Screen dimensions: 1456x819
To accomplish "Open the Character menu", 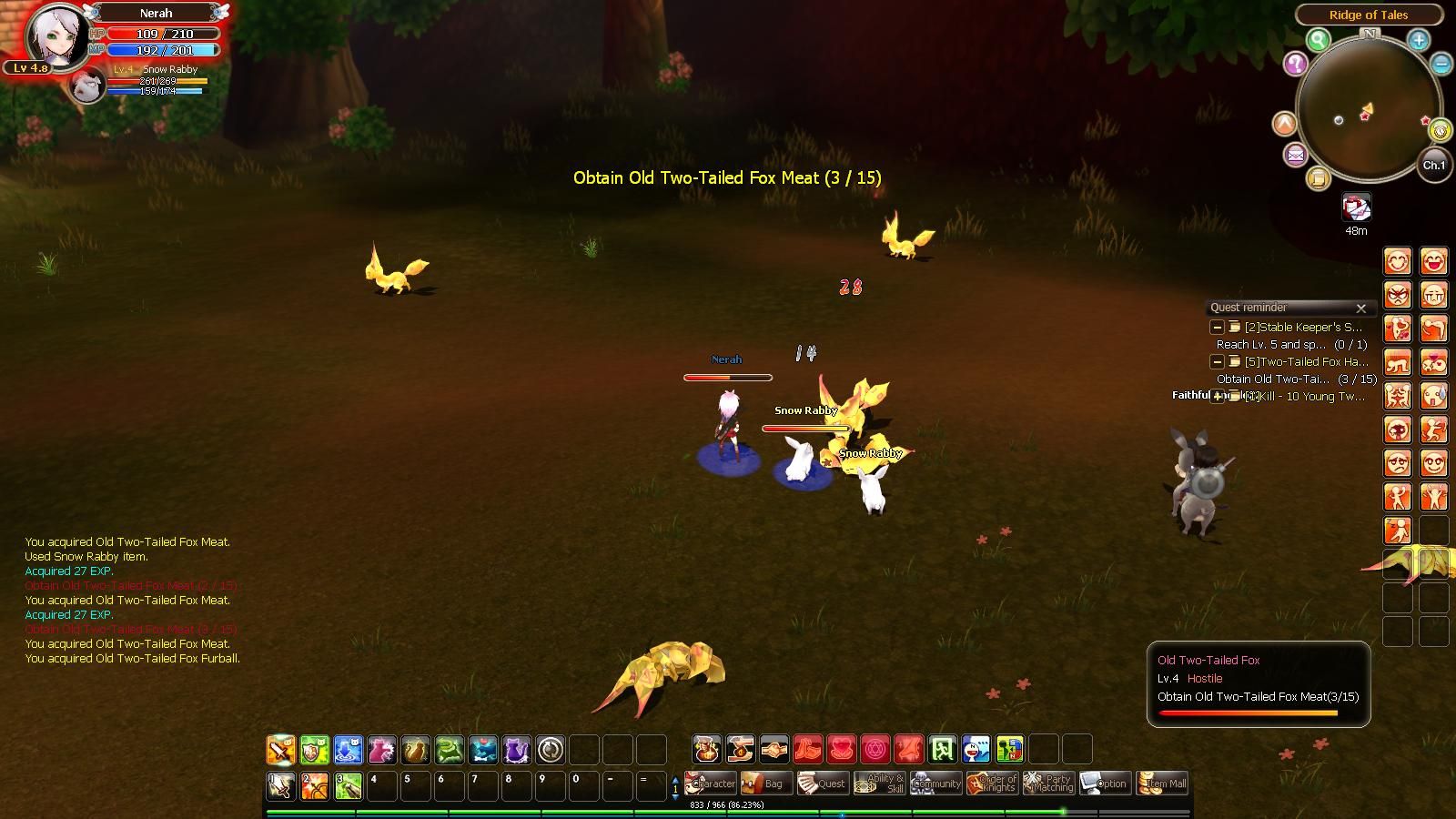I will tap(710, 784).
